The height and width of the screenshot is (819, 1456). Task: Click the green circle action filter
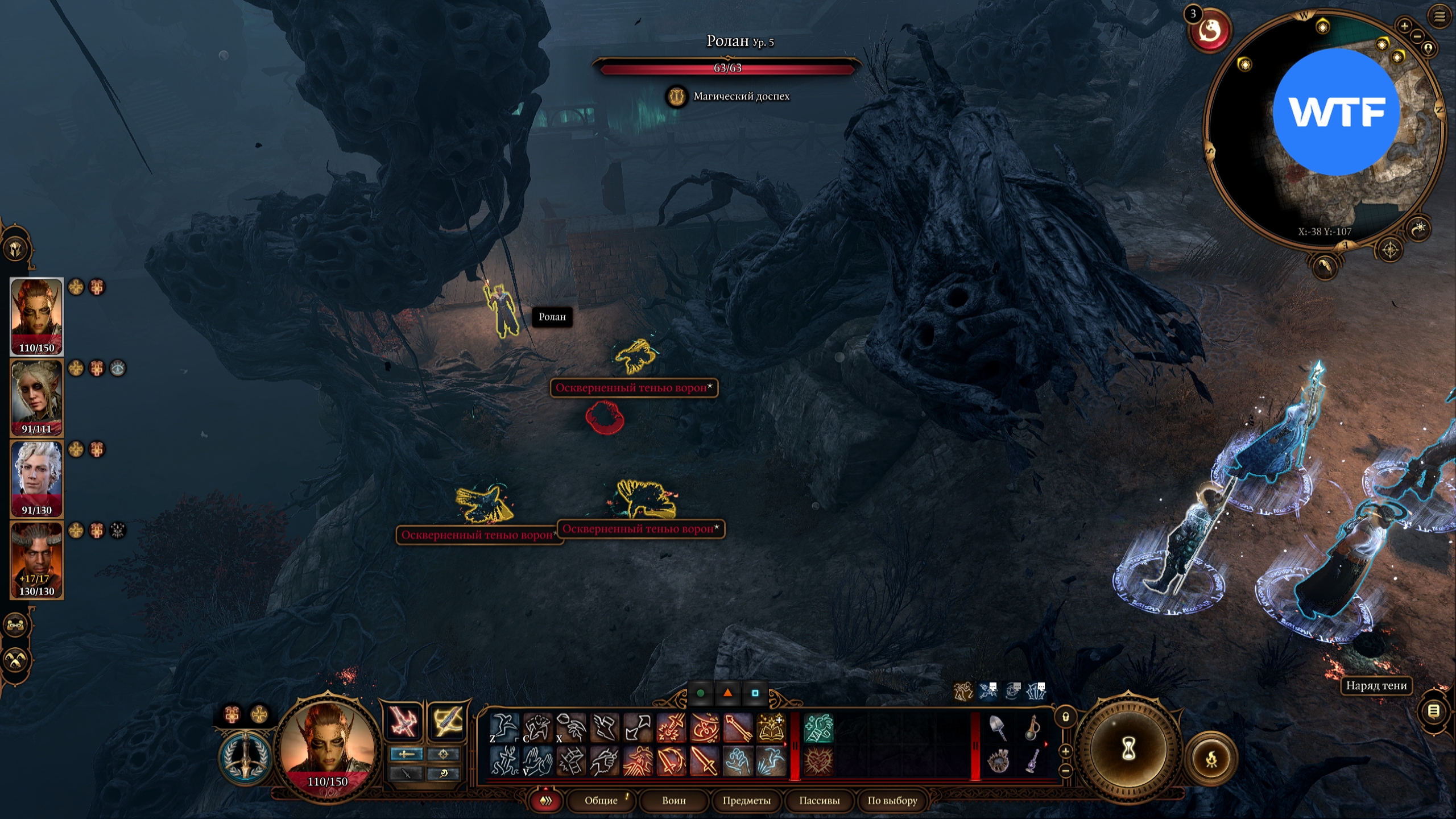701,693
